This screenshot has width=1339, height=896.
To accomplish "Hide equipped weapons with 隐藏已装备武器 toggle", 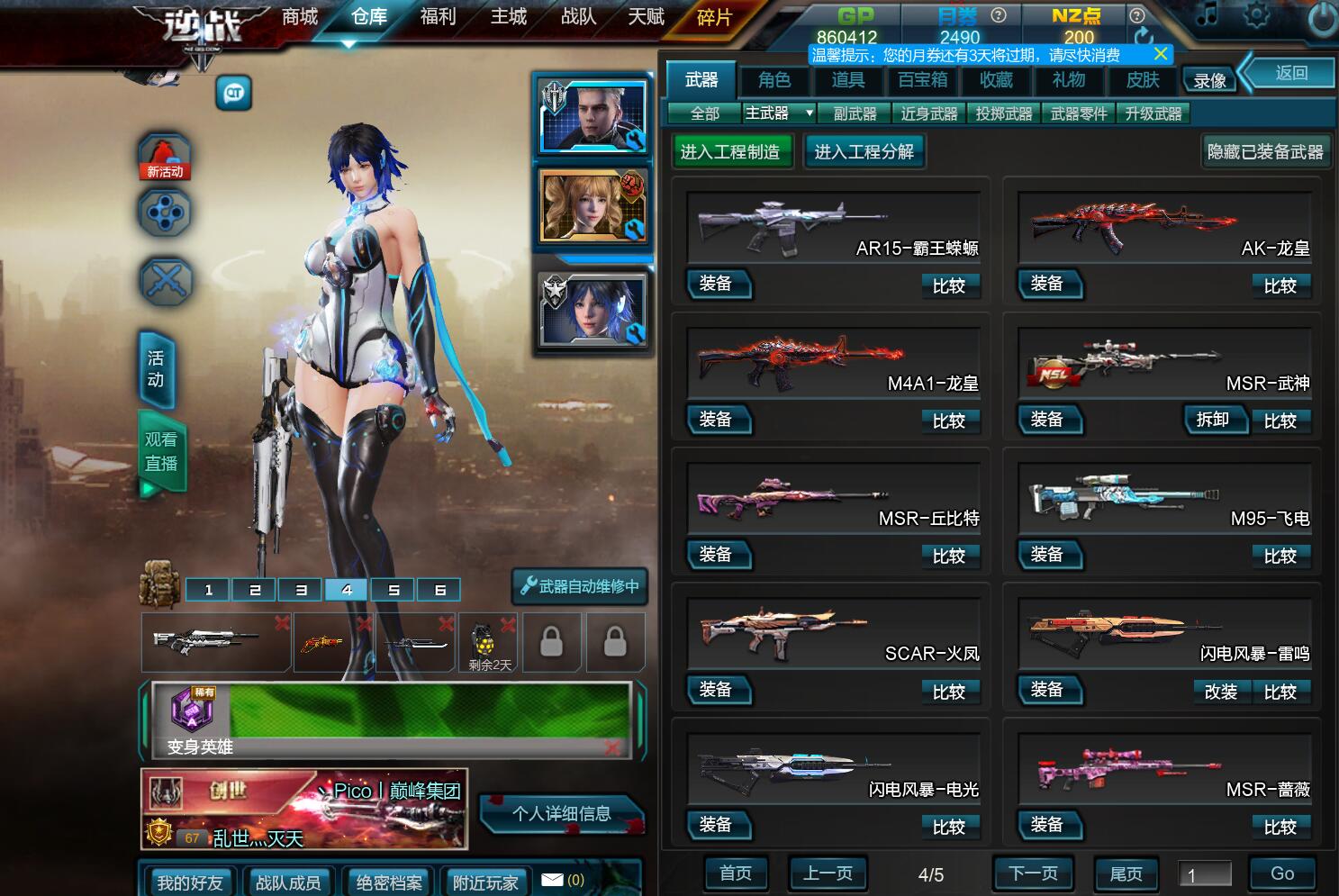I will click(1265, 151).
